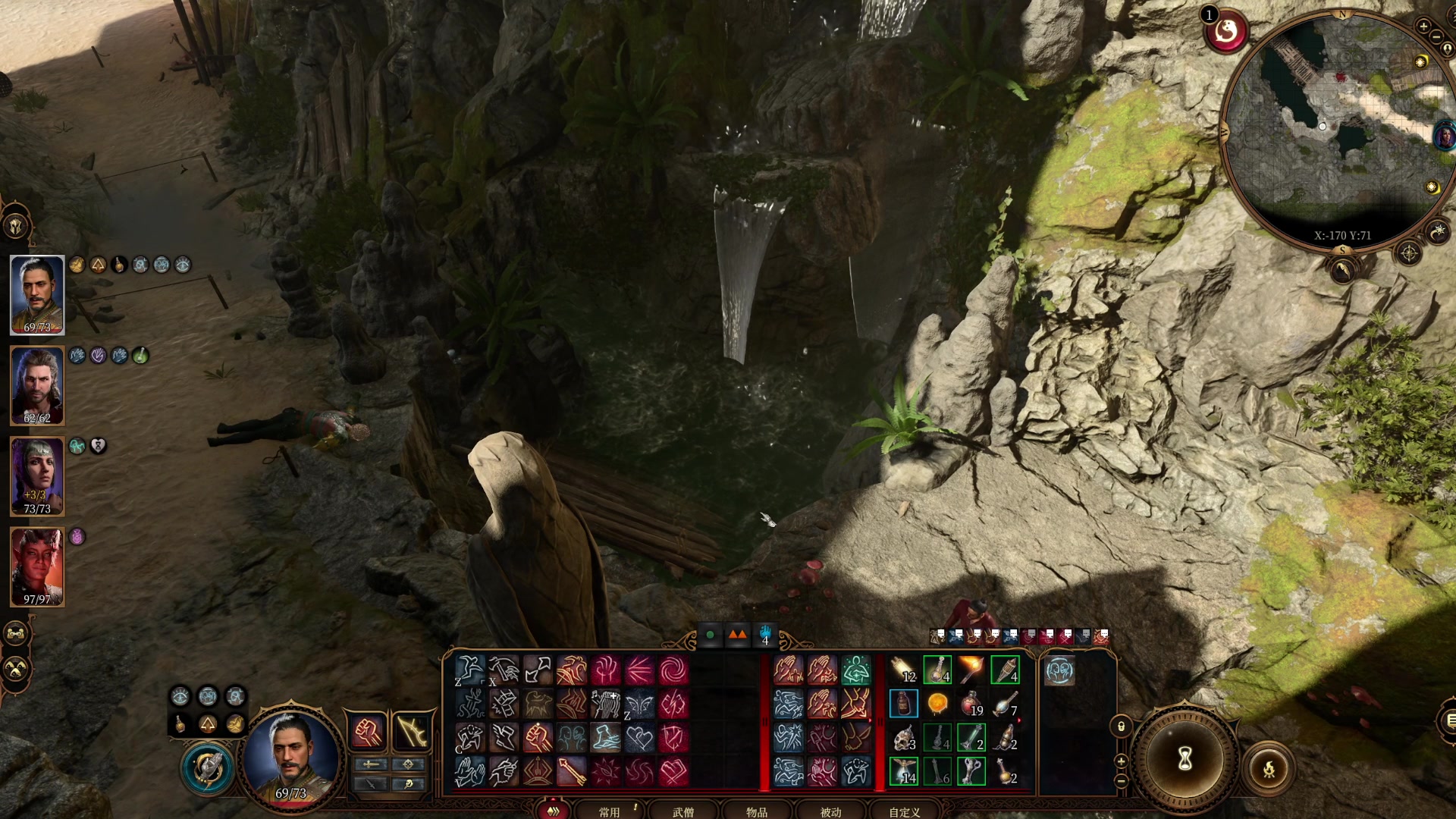Viewport: 1456px width, 819px height.
Task: Zoom out the minimap with minus button
Action: (1436, 36)
